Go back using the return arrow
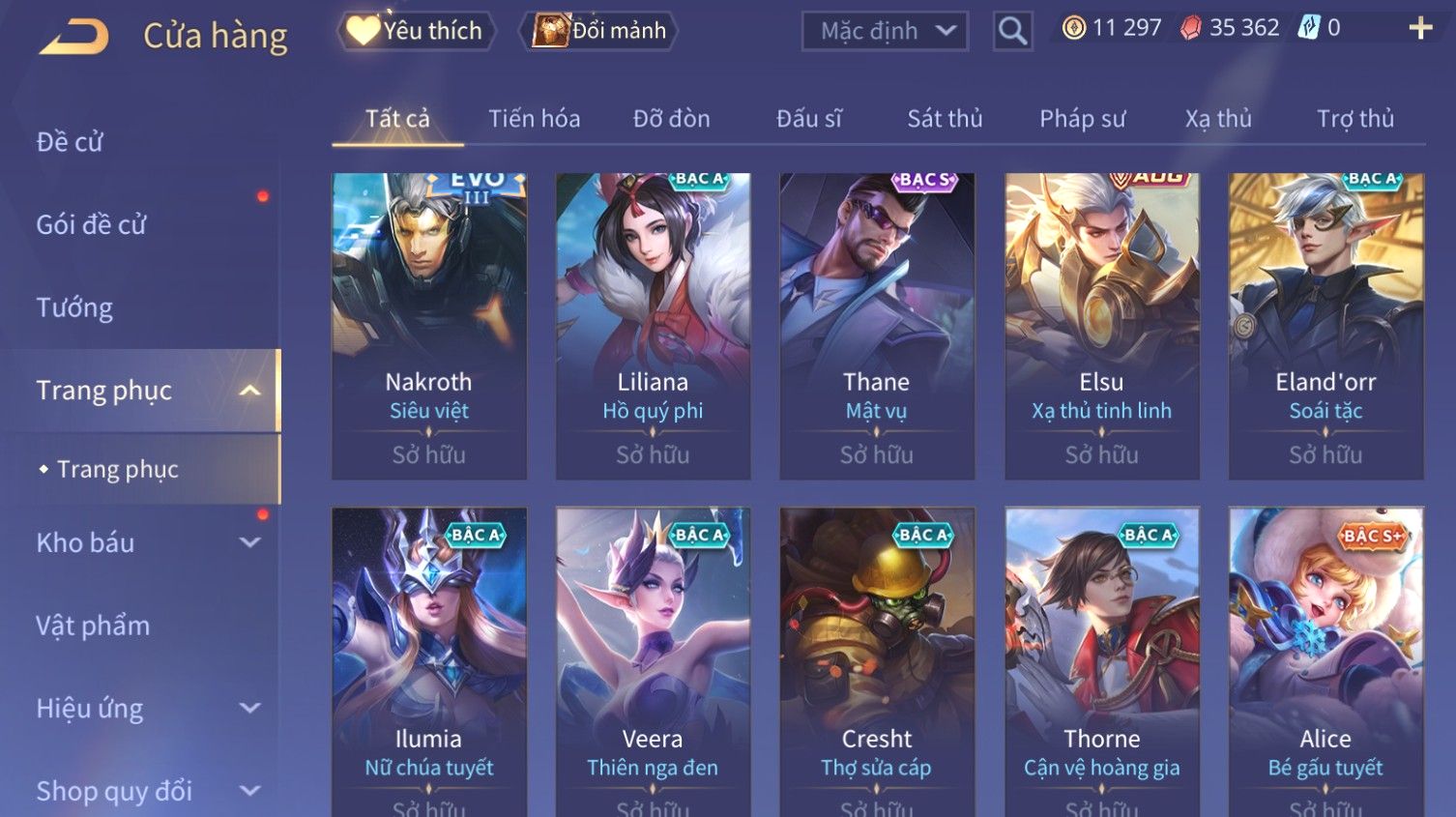The width and height of the screenshot is (1456, 817). click(x=73, y=37)
